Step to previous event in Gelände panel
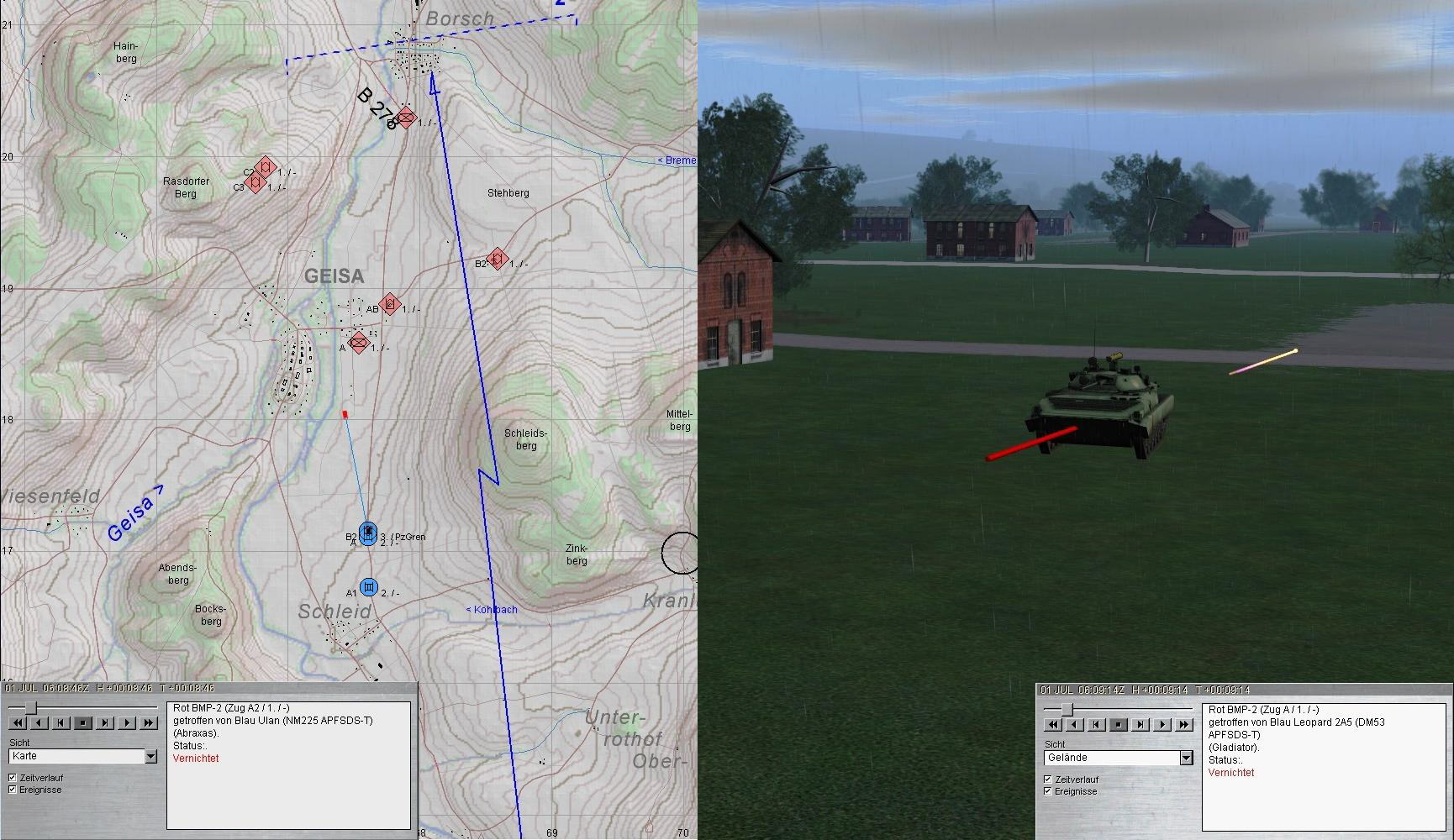This screenshot has width=1454, height=840. coord(1097,724)
